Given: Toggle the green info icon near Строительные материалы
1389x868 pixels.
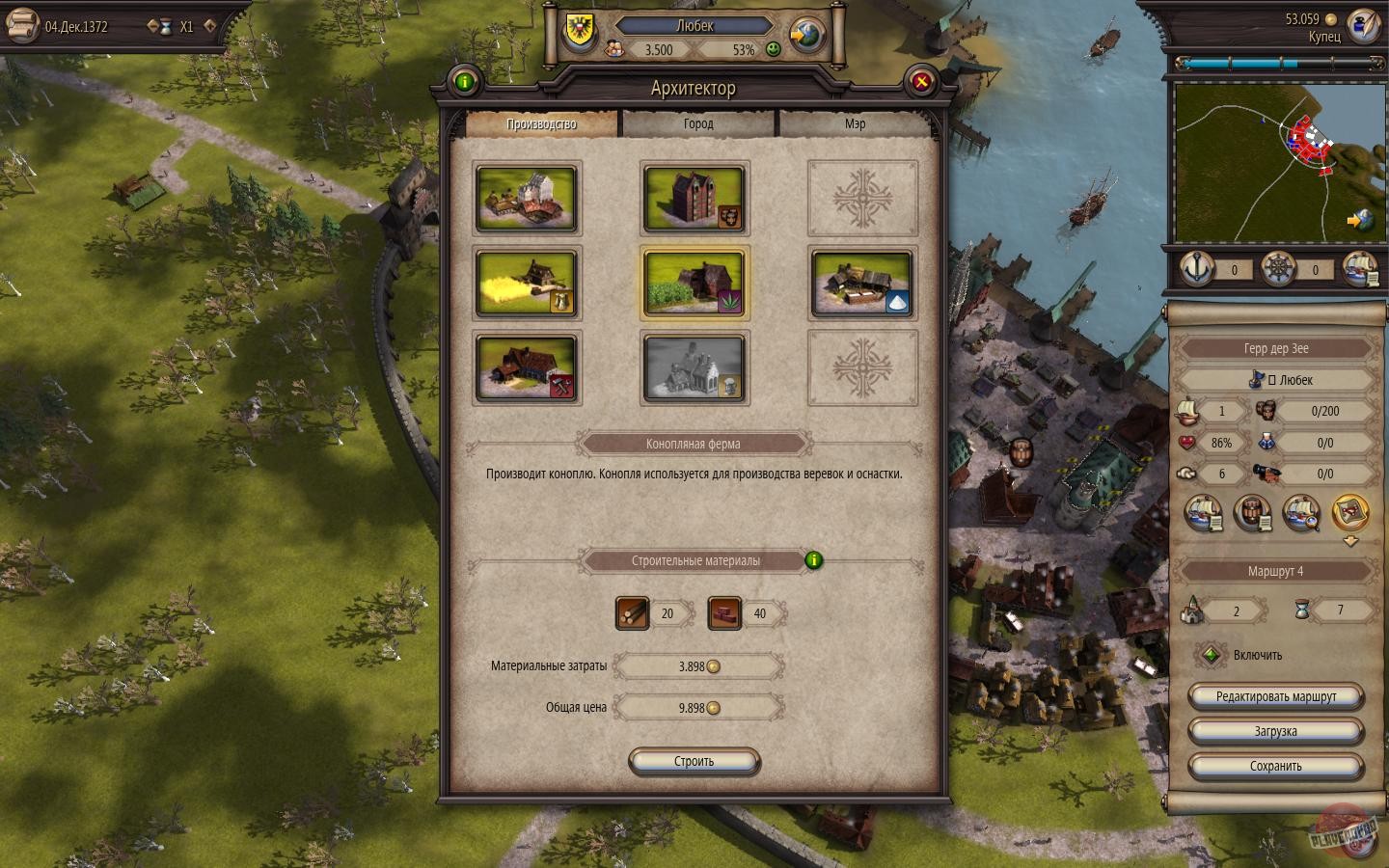Looking at the screenshot, I should click(813, 560).
